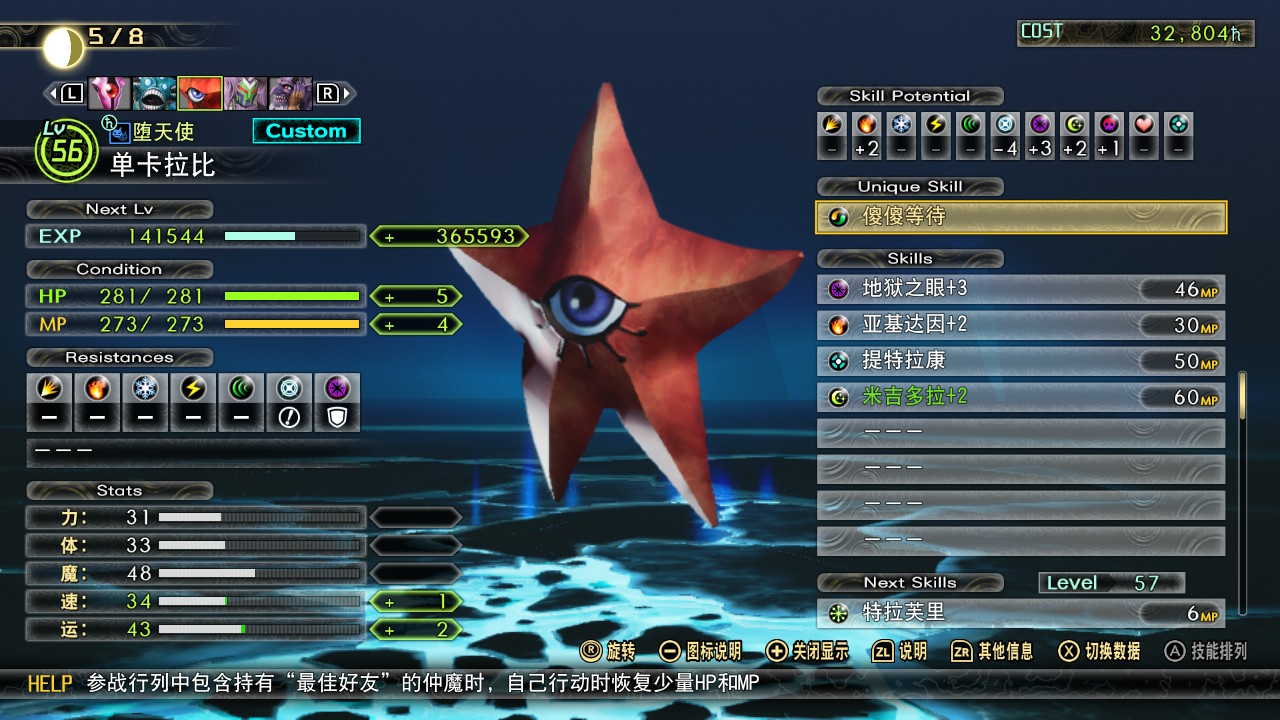The width and height of the screenshot is (1280, 720).
Task: Choose the red starfish demon portrait
Action: pos(199,93)
